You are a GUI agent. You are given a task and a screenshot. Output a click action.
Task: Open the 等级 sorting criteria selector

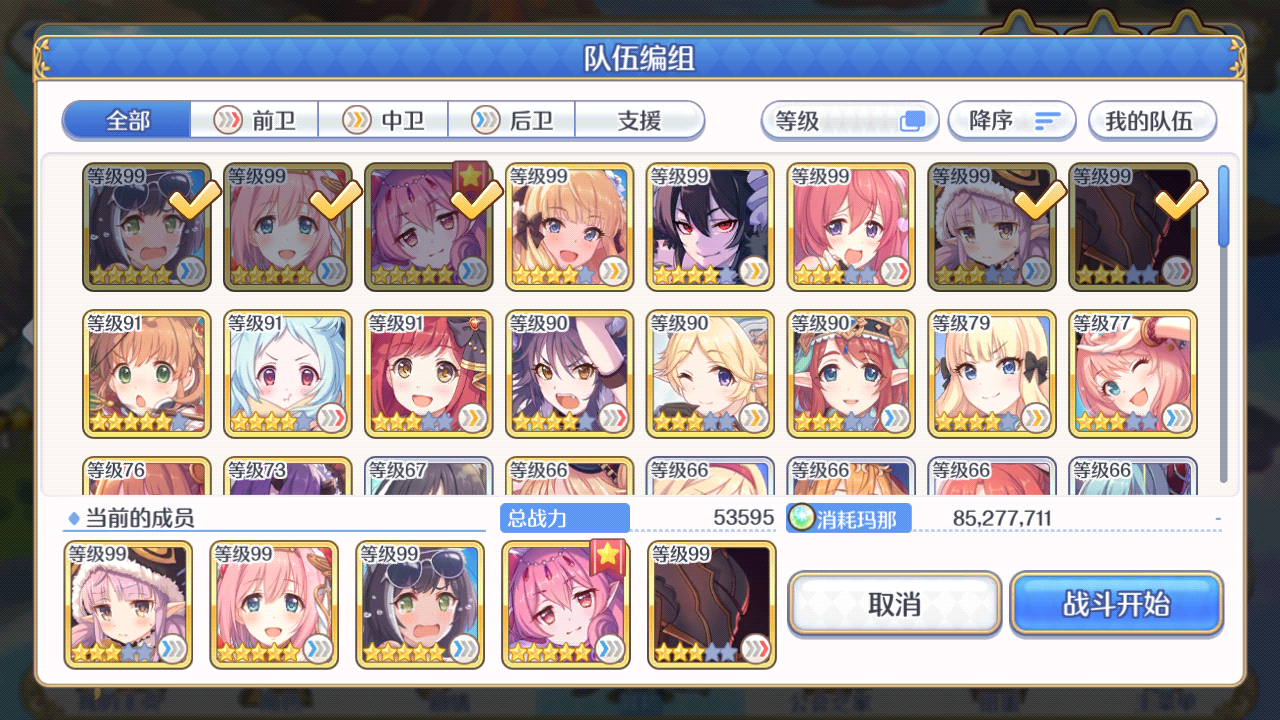point(849,120)
